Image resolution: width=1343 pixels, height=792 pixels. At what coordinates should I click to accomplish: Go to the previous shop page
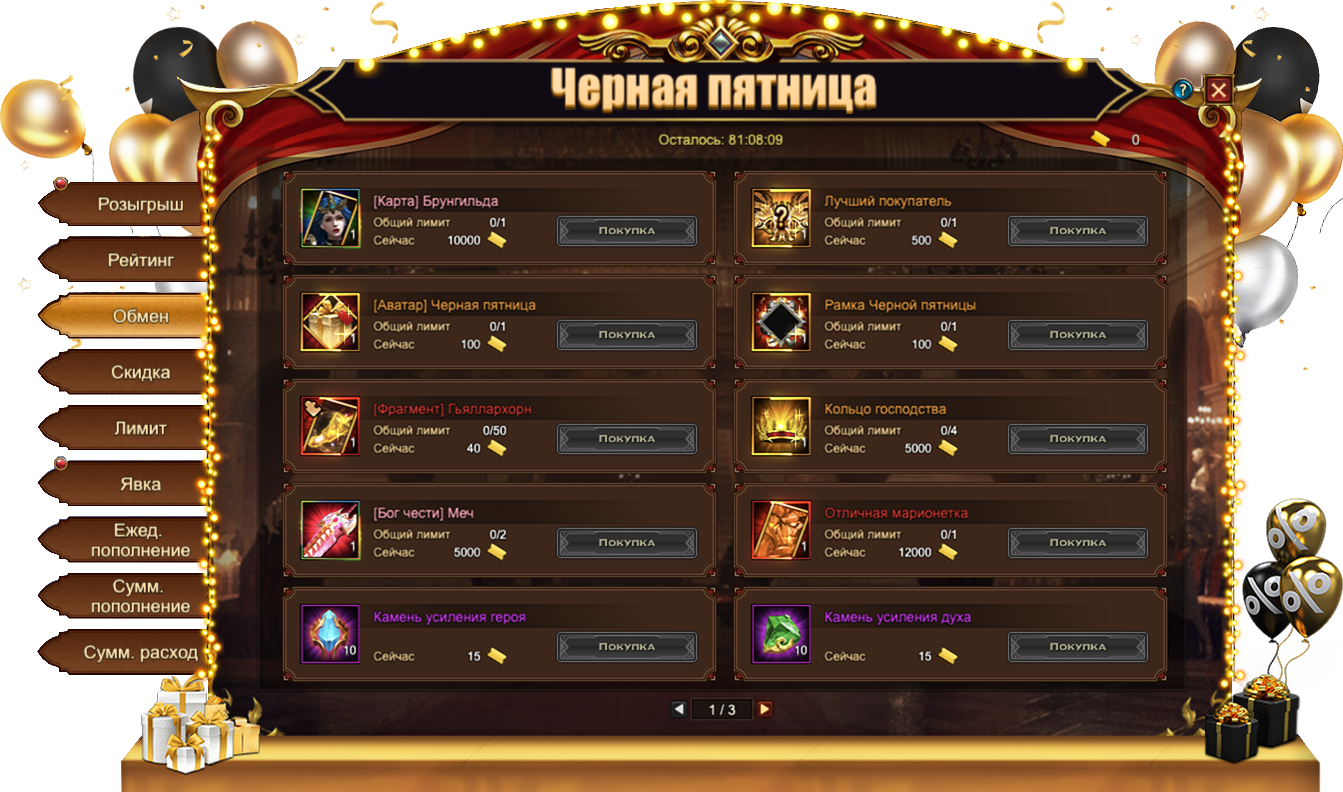tap(679, 709)
